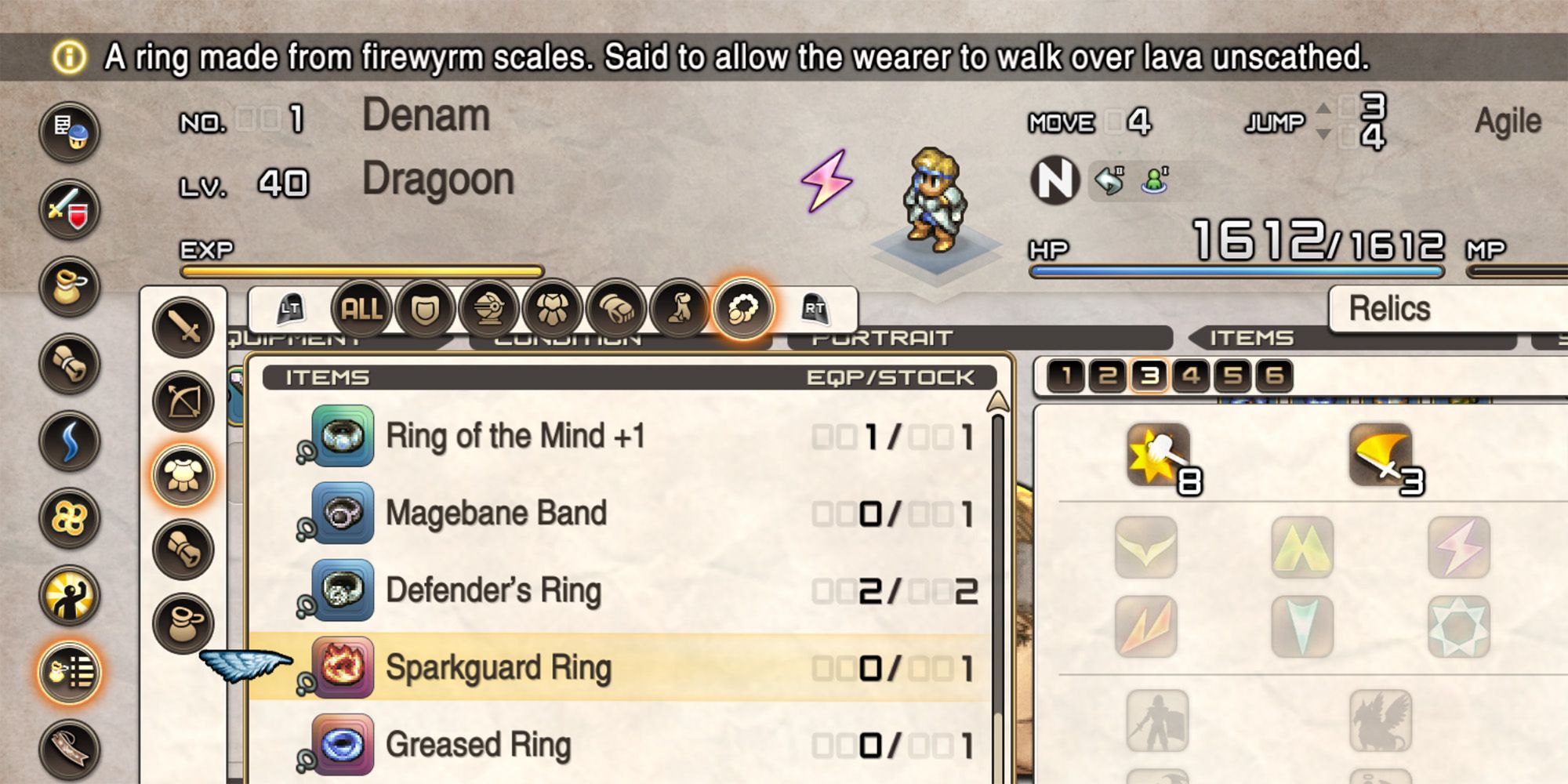
Task: Filter items by boots
Action: click(680, 308)
